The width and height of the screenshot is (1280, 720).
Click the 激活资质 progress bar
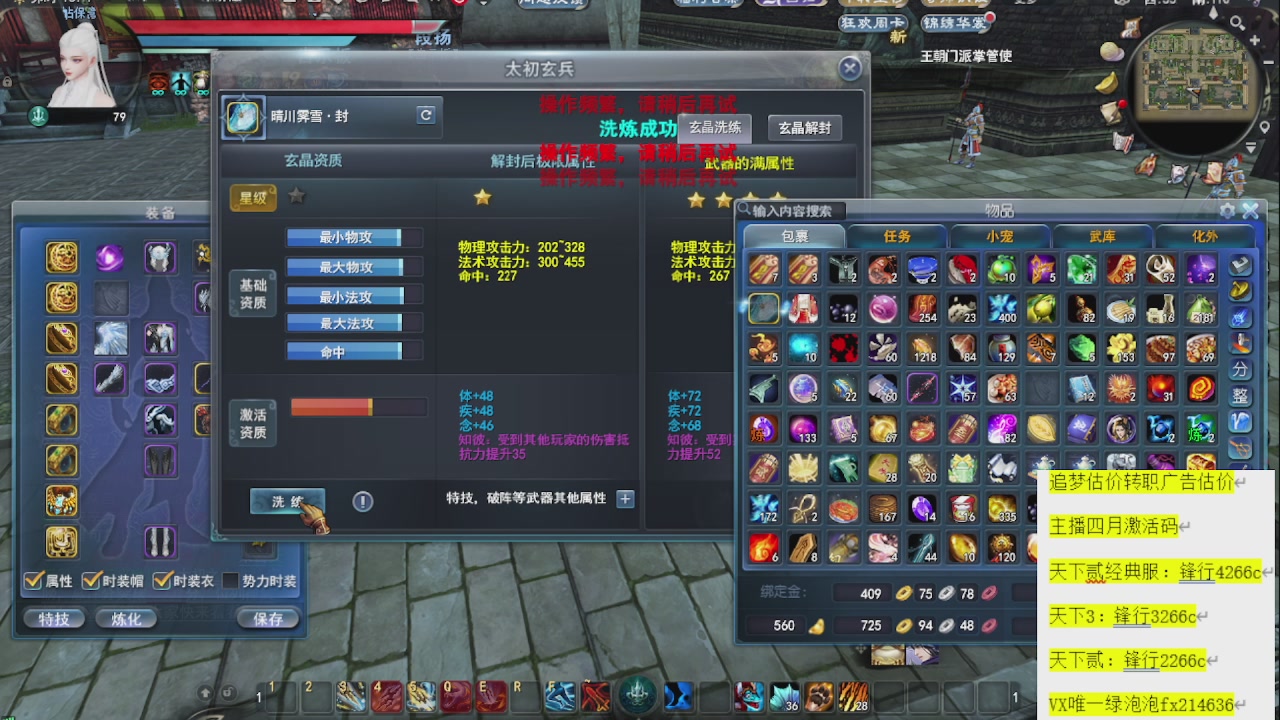pyautogui.click(x=358, y=406)
